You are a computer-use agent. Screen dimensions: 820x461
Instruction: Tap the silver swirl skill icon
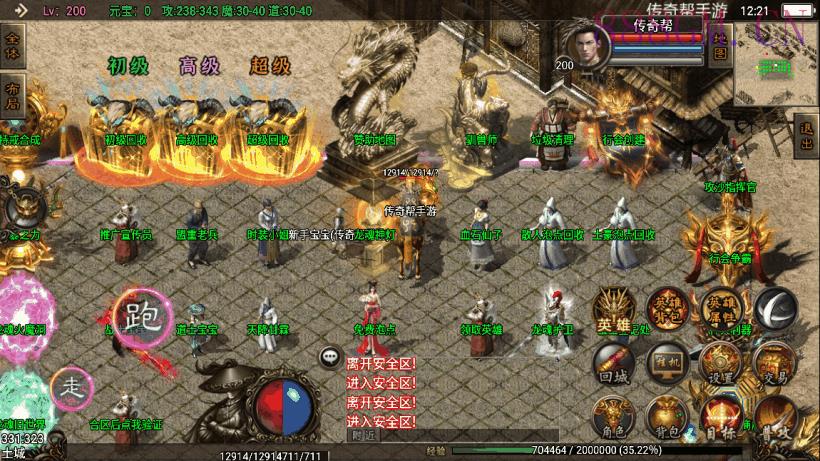775,308
